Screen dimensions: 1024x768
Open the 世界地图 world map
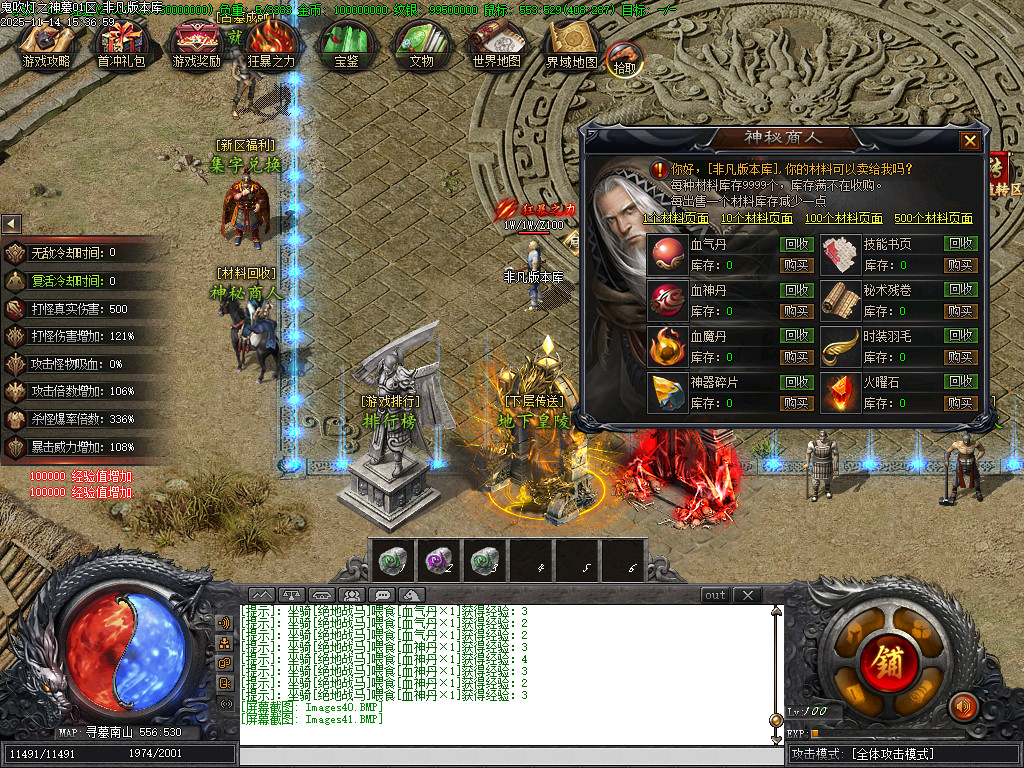tap(496, 44)
